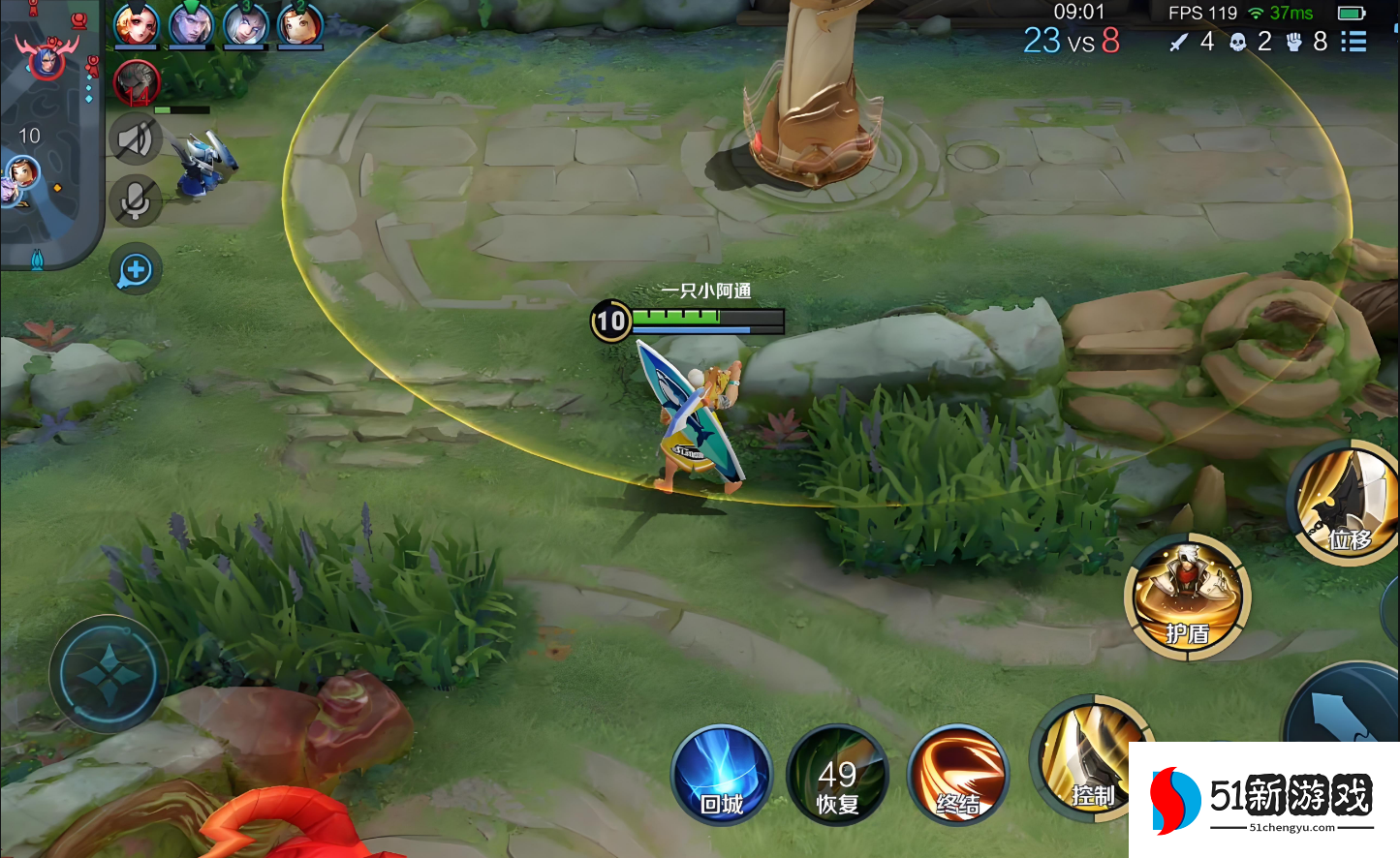Toggle the muted speaker button
The height and width of the screenshot is (858, 1400).
pyautogui.click(x=135, y=140)
